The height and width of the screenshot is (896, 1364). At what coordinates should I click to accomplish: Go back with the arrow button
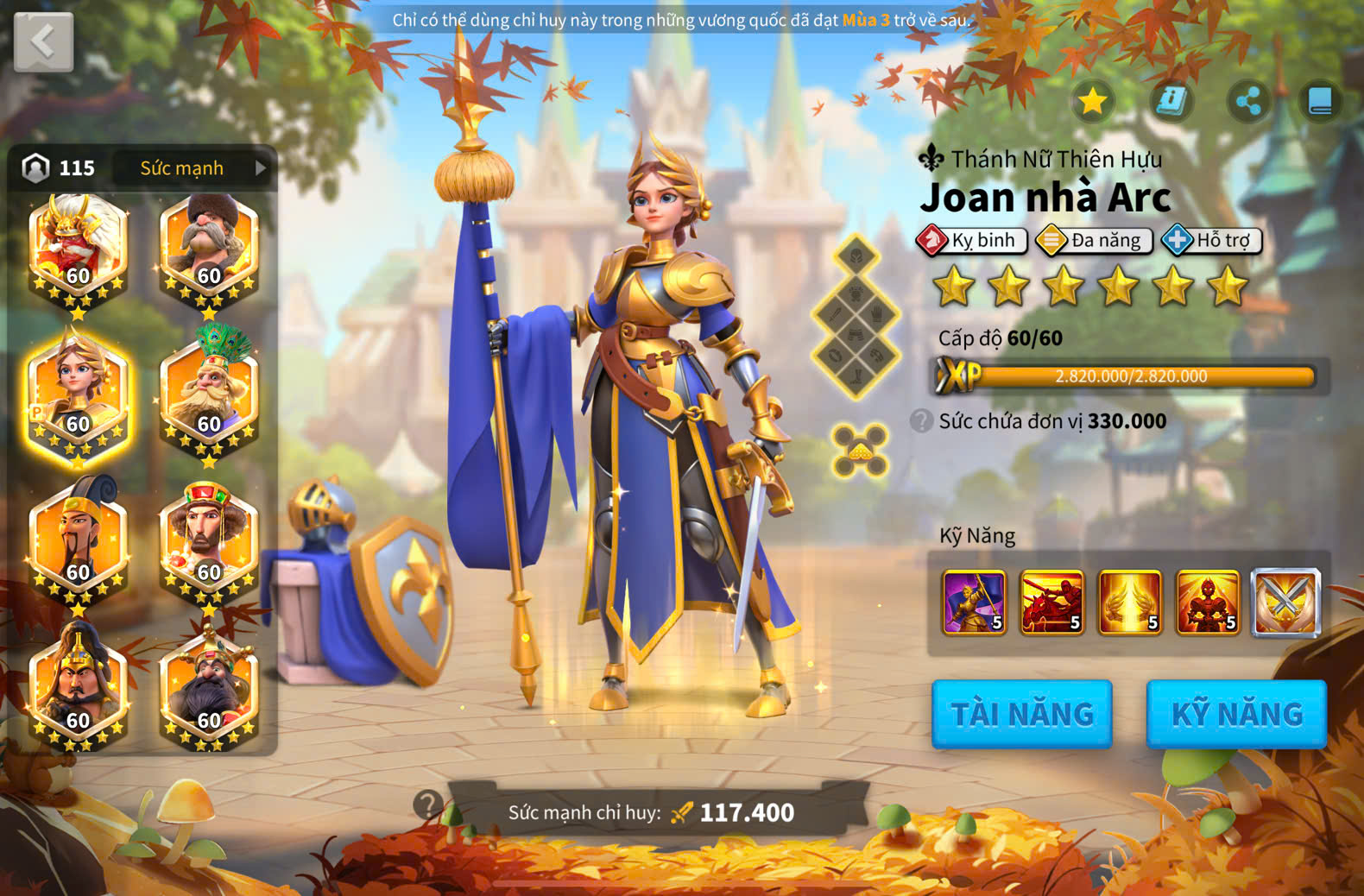coord(43,41)
